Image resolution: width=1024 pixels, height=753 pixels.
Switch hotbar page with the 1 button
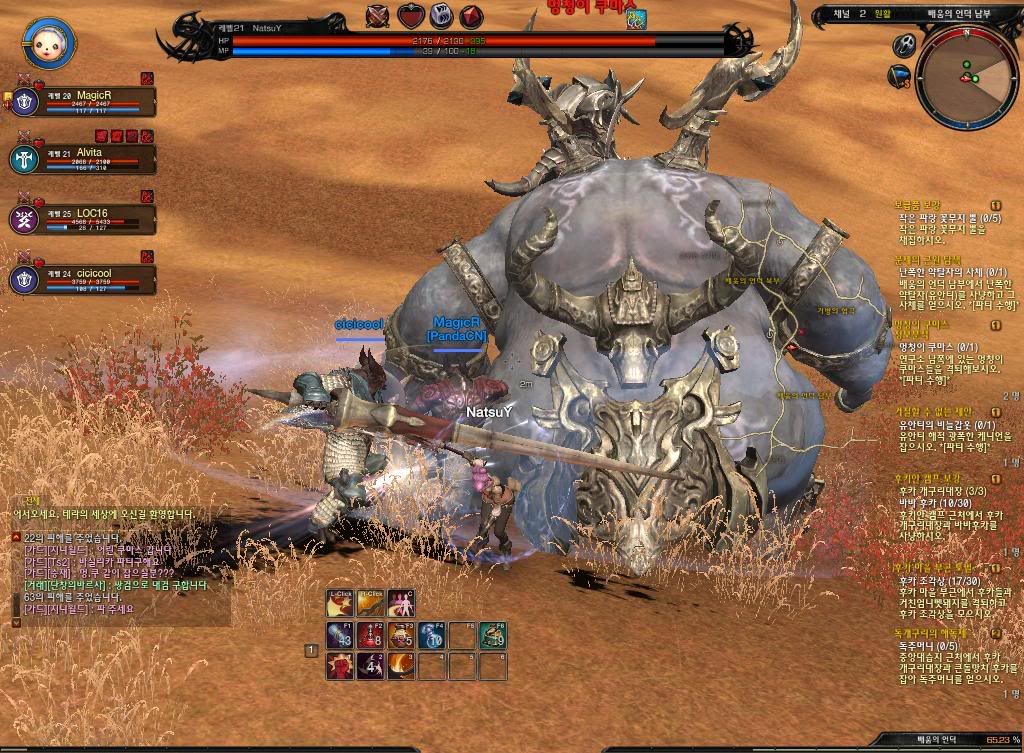311,651
